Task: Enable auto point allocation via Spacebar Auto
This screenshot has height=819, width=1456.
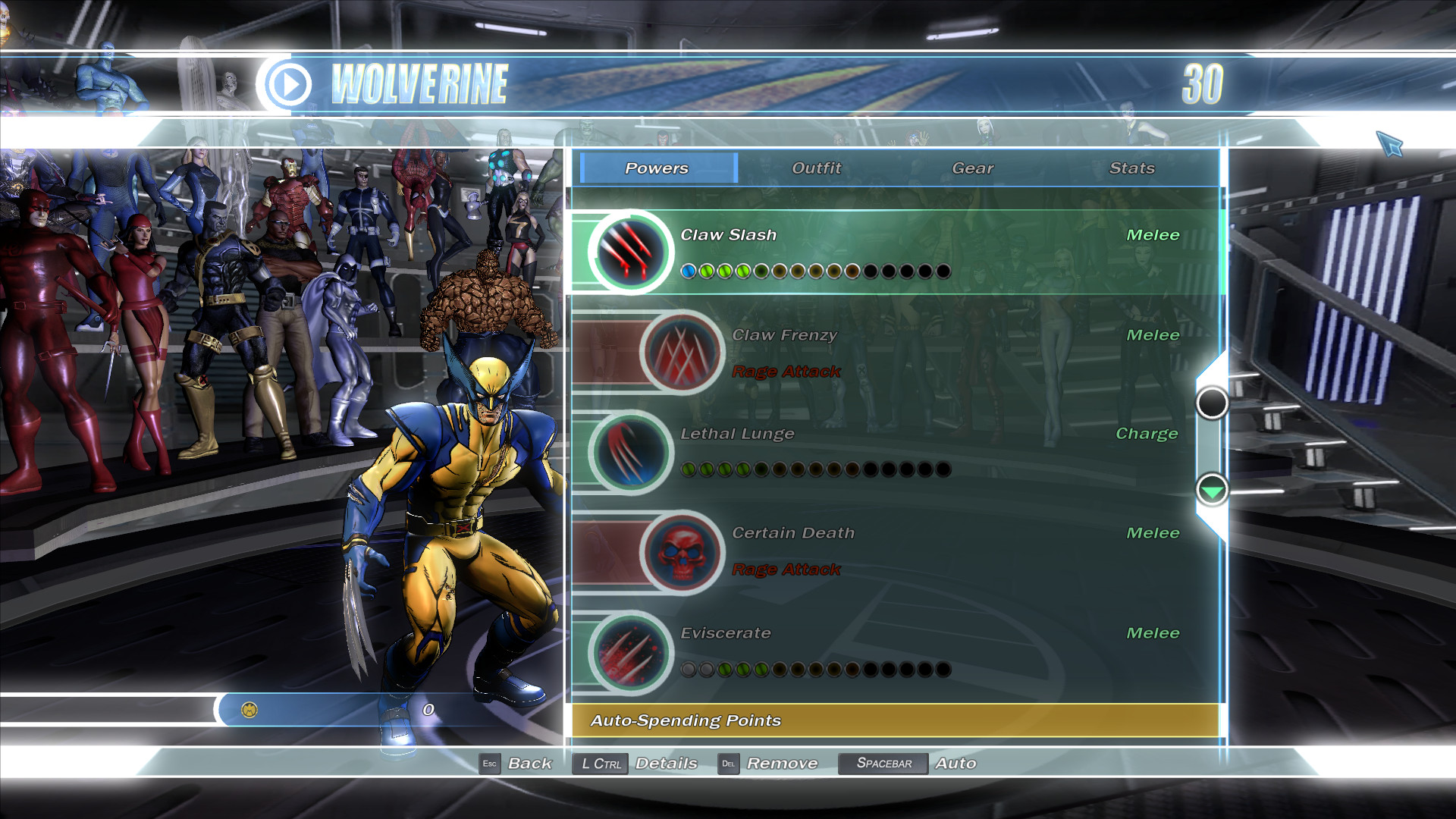Action: pyautogui.click(x=883, y=764)
